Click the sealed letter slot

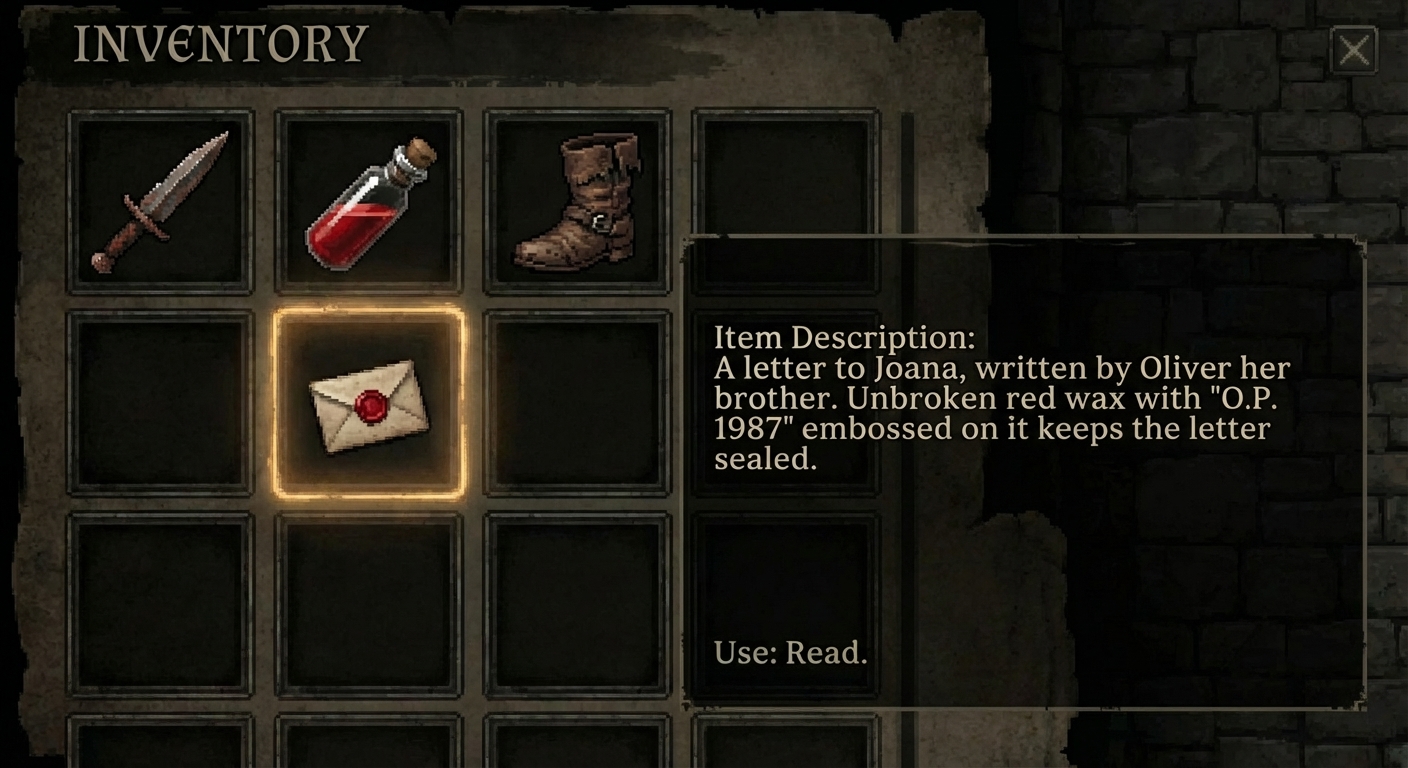pos(368,403)
